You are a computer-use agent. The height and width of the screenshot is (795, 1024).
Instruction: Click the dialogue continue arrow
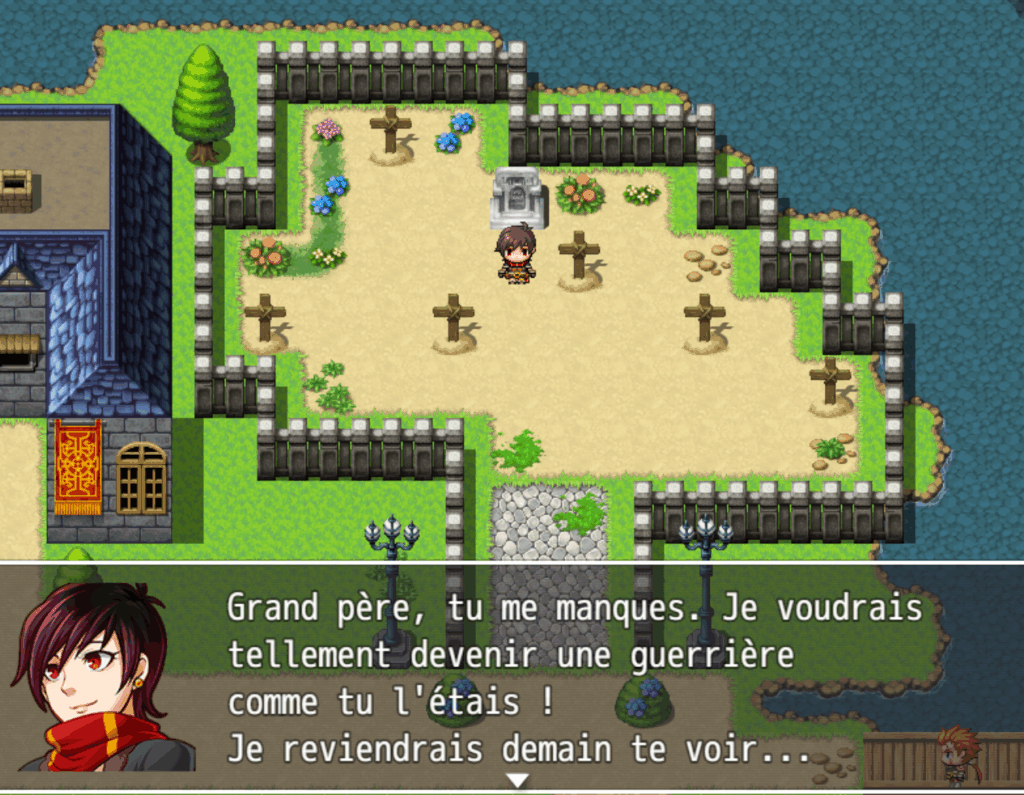[517, 779]
